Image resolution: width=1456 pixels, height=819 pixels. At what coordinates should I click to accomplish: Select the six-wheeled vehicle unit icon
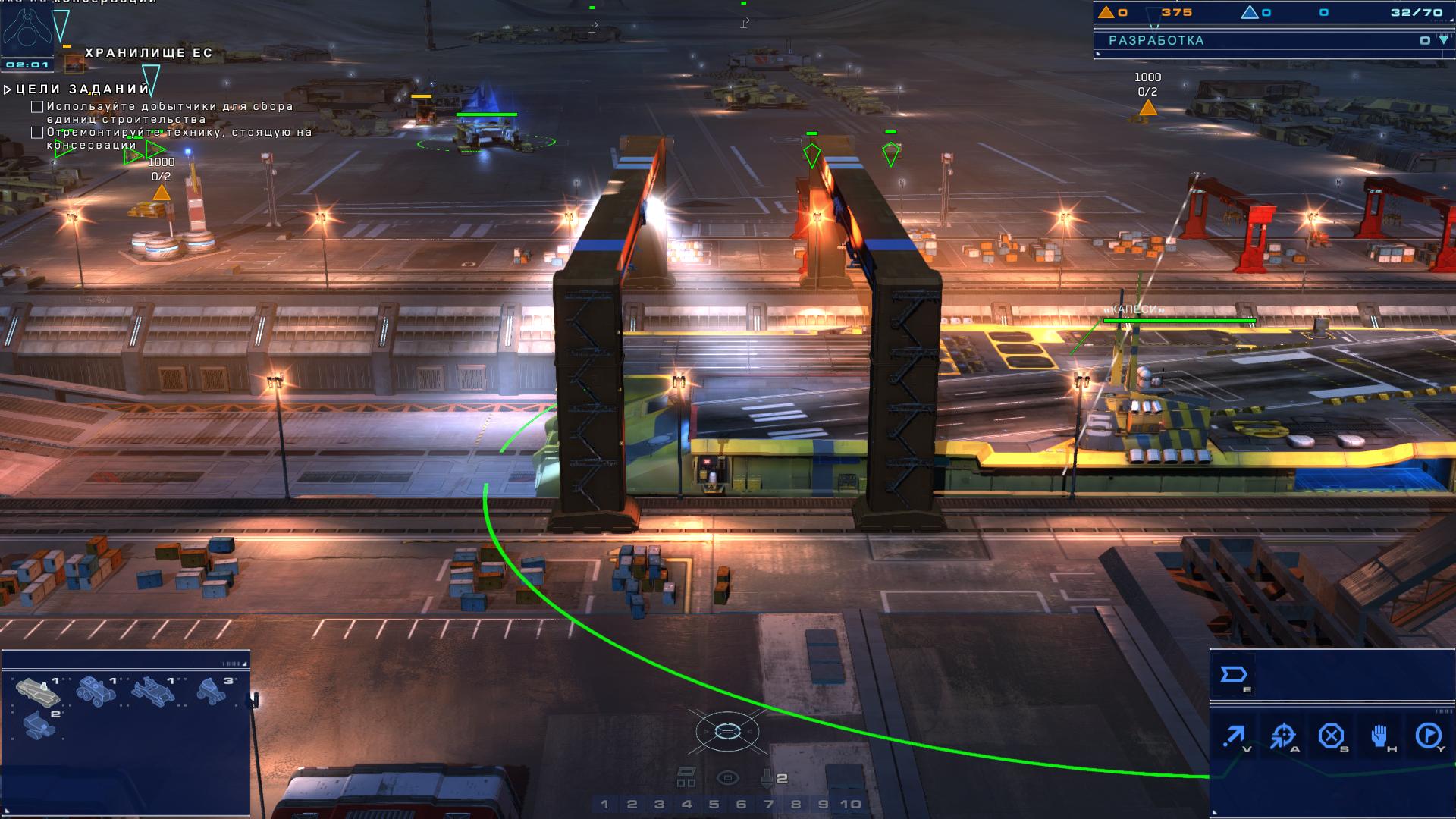pos(96,692)
